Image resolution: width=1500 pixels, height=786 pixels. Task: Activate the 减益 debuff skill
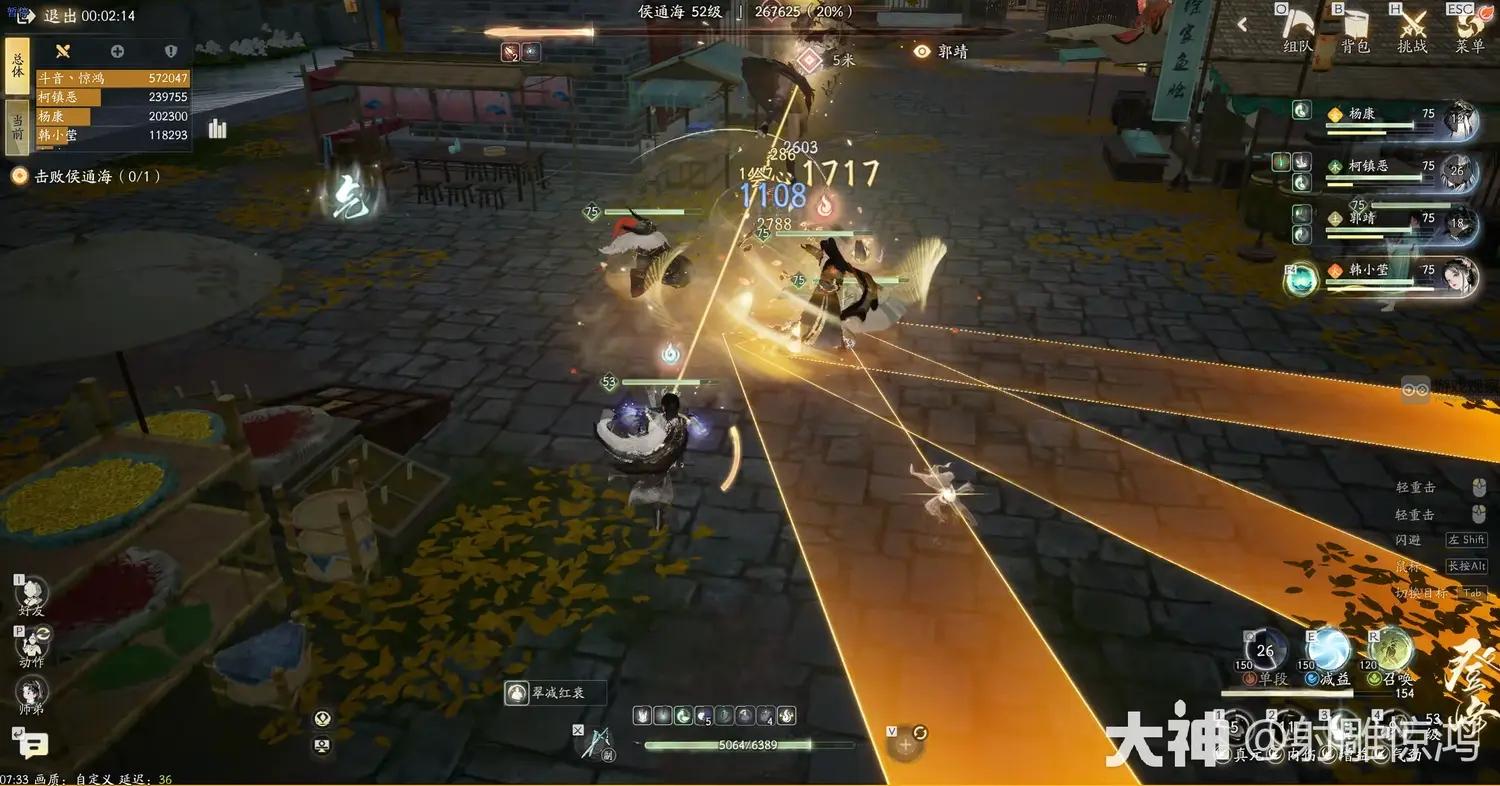[x=1327, y=651]
